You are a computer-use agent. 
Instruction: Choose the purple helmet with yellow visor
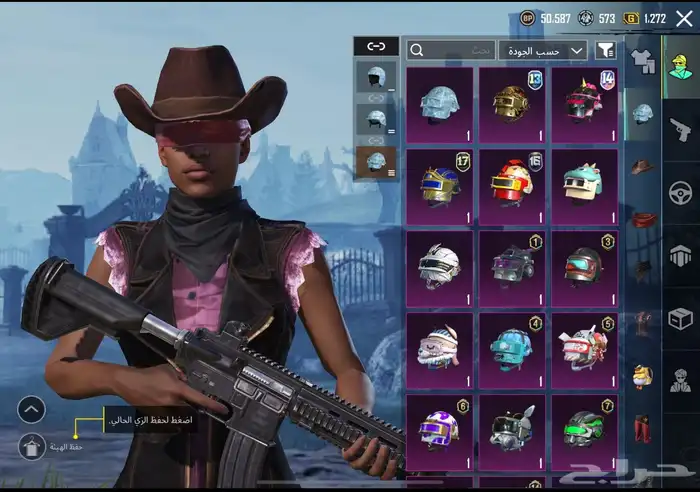439,428
